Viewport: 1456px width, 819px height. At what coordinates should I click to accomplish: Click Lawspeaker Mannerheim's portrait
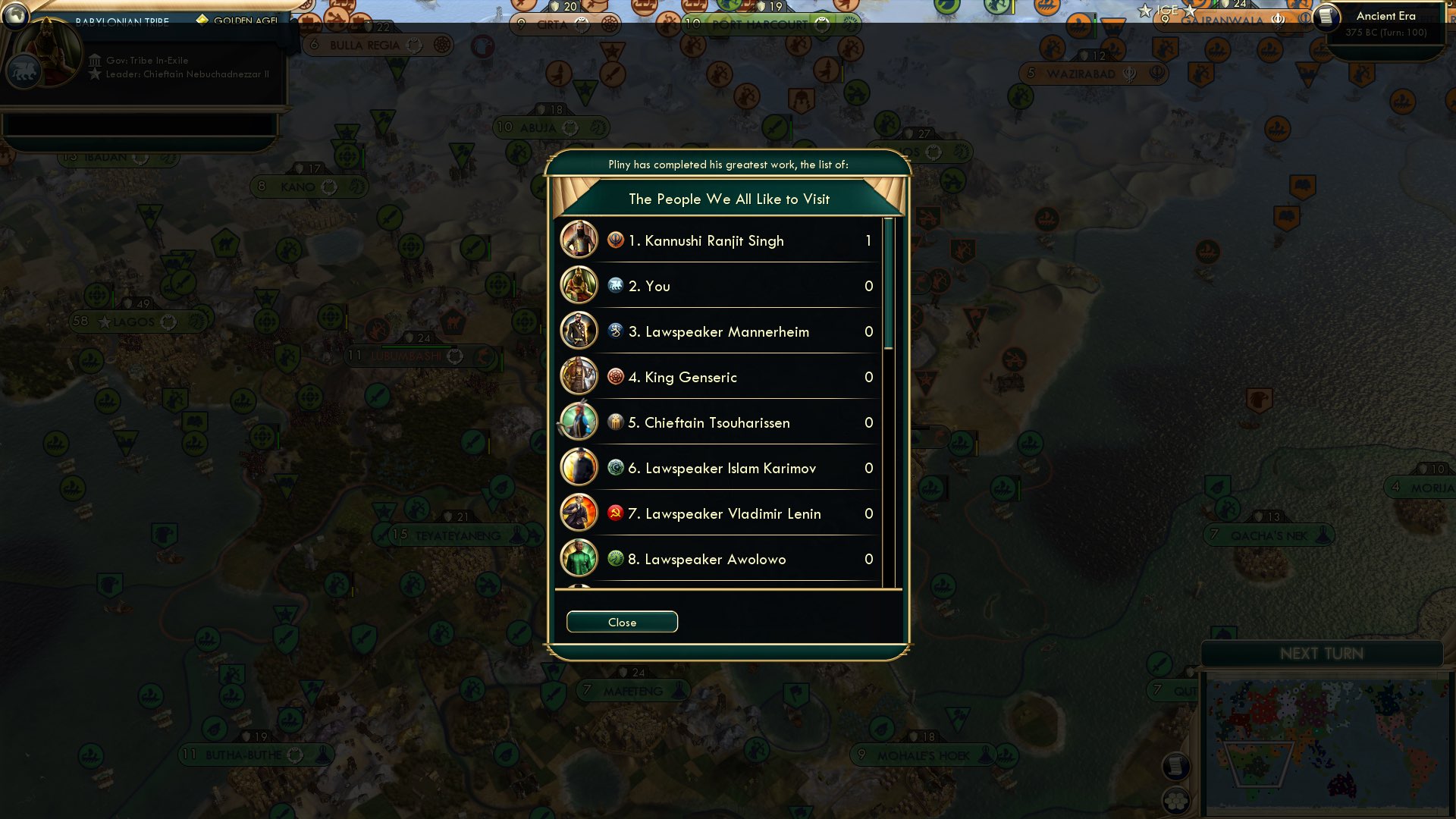[x=579, y=331]
